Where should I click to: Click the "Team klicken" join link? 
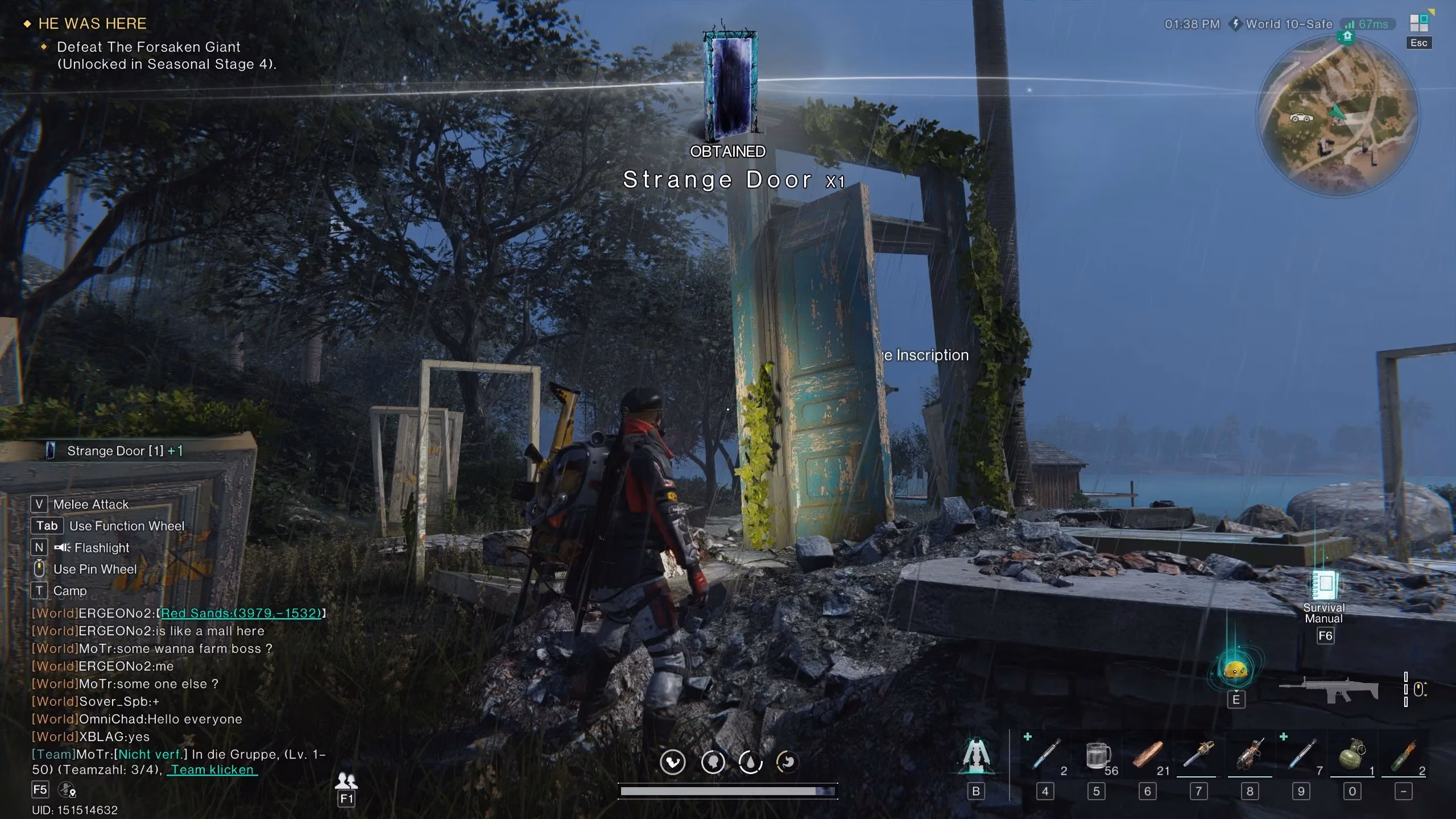pos(212,770)
